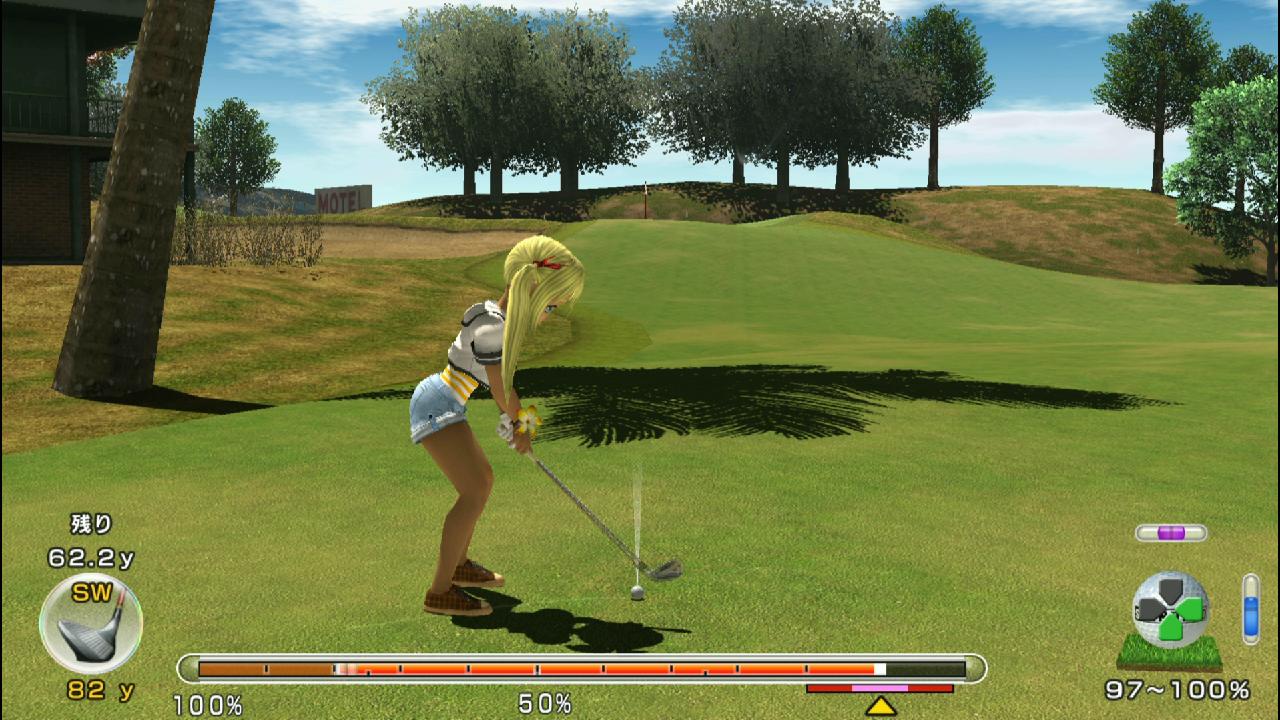
Task: Click the red and pink impact zone bar
Action: 880,688
